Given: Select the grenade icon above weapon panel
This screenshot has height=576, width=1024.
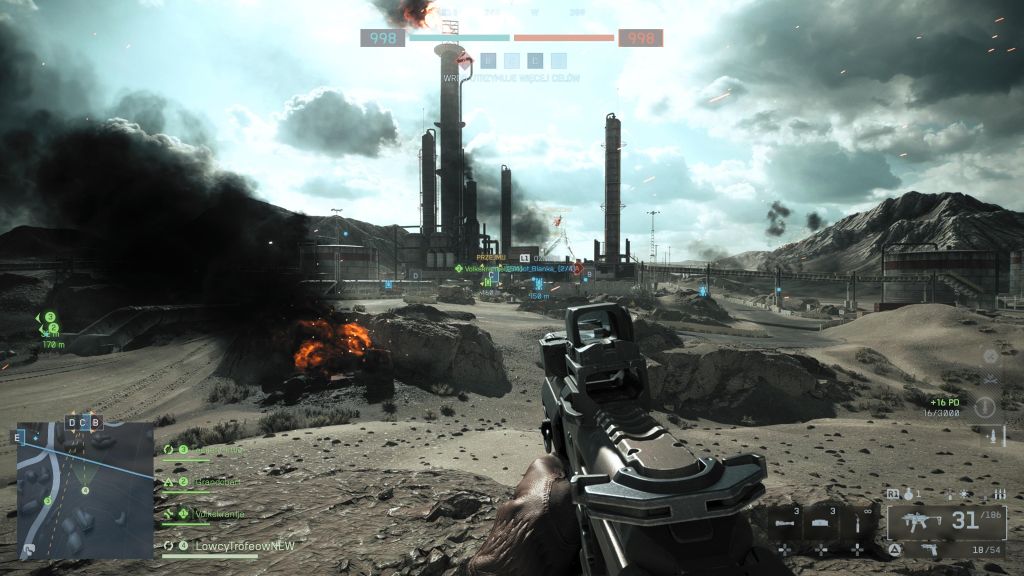Looking at the screenshot, I should pos(910,494).
